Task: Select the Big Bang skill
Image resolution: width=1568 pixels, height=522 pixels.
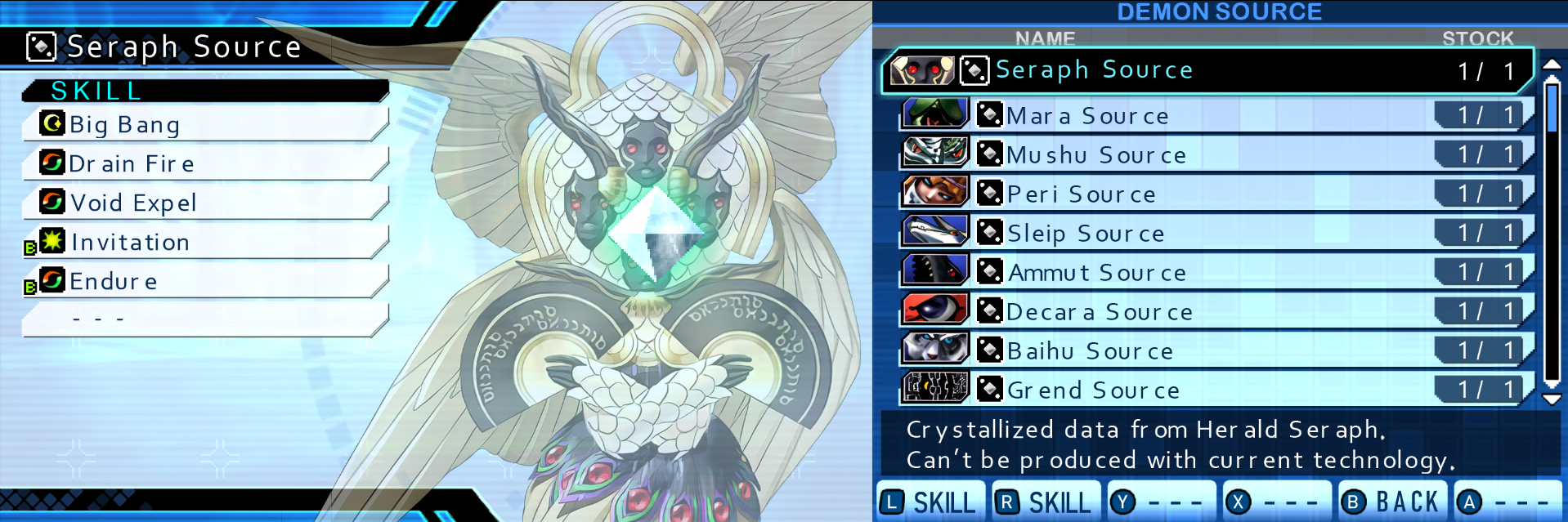Action: (x=204, y=124)
